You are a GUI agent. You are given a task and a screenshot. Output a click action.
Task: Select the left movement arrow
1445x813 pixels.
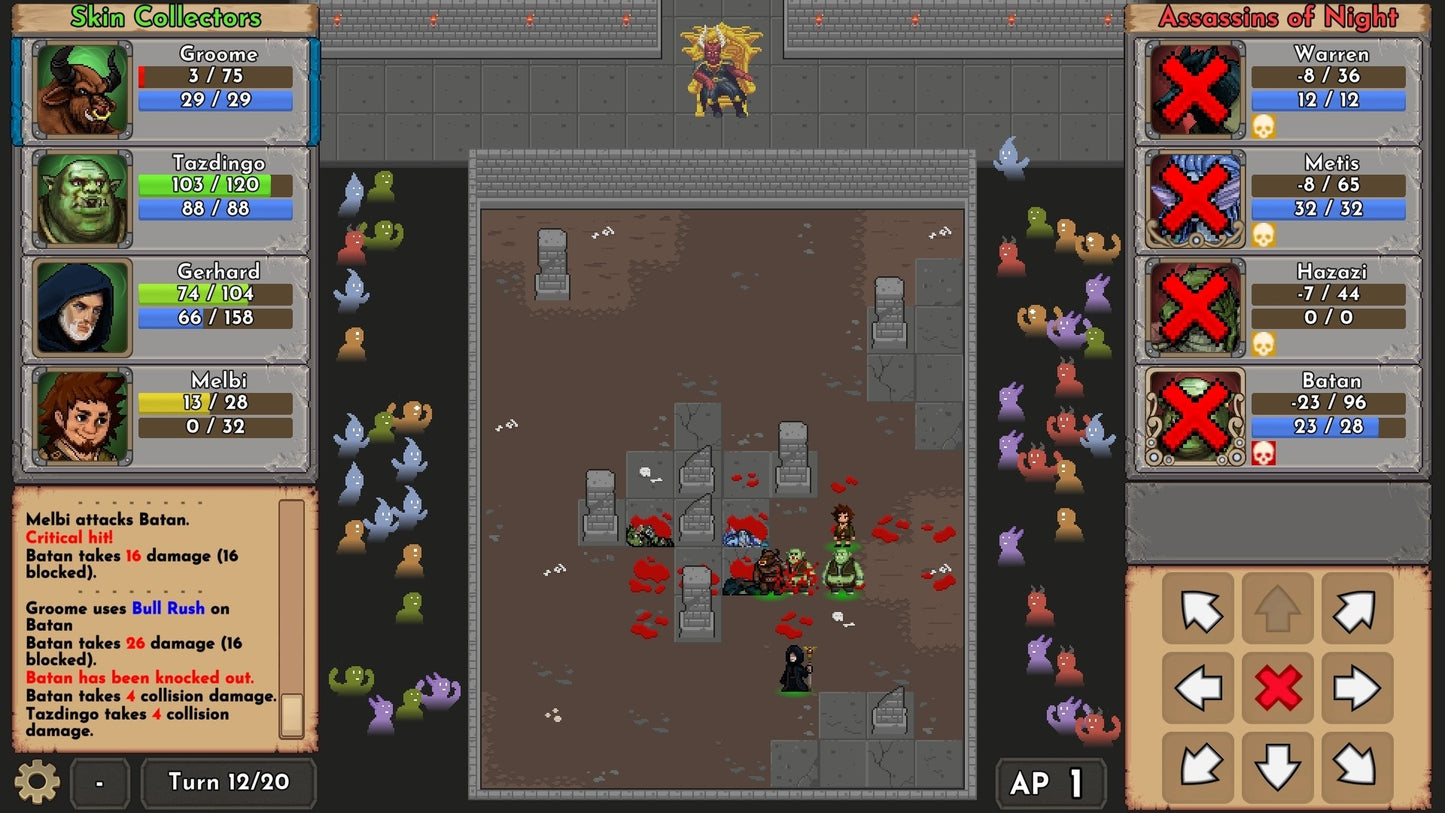[1197, 687]
